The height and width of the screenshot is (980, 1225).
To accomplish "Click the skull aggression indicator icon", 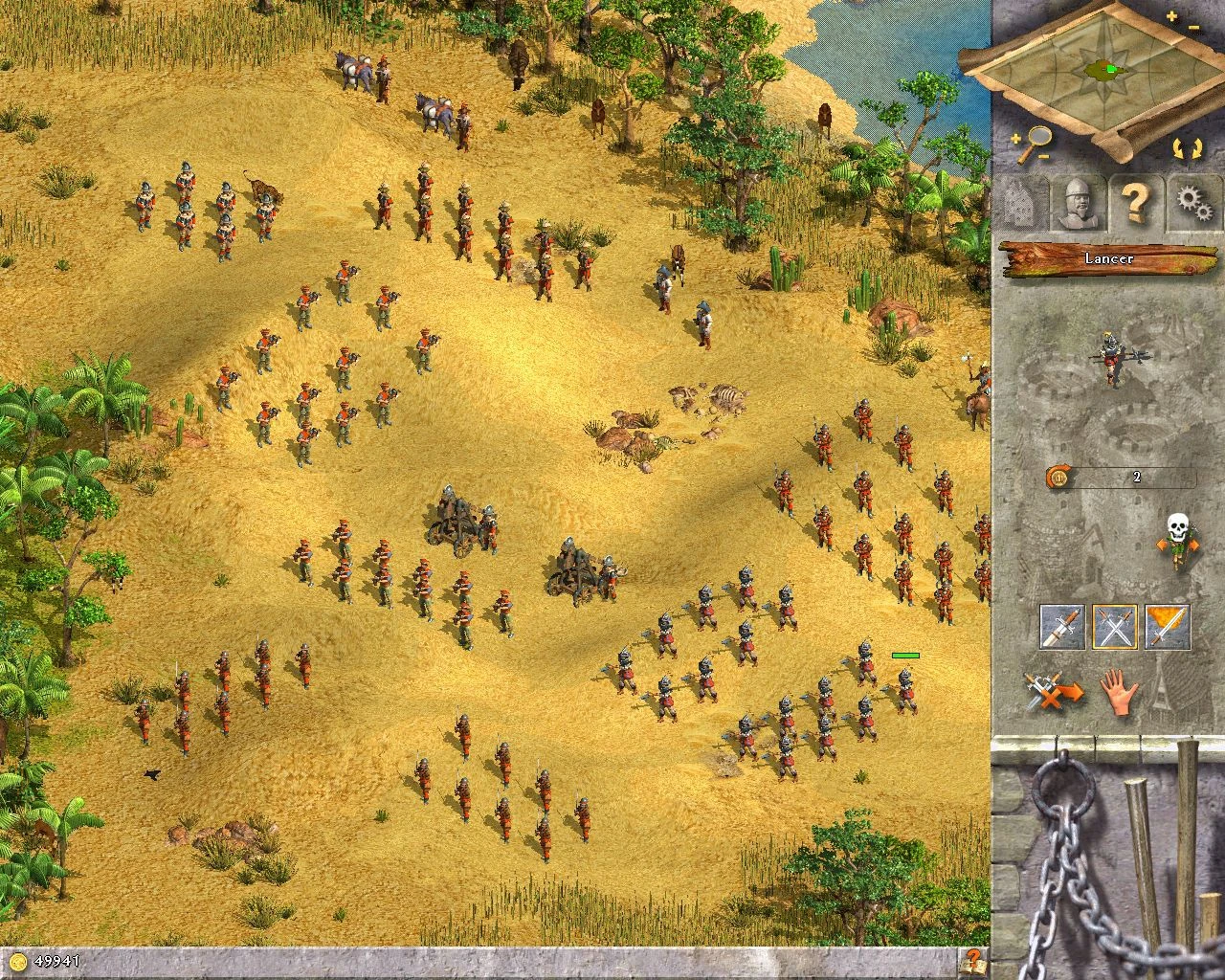I will tap(1178, 527).
